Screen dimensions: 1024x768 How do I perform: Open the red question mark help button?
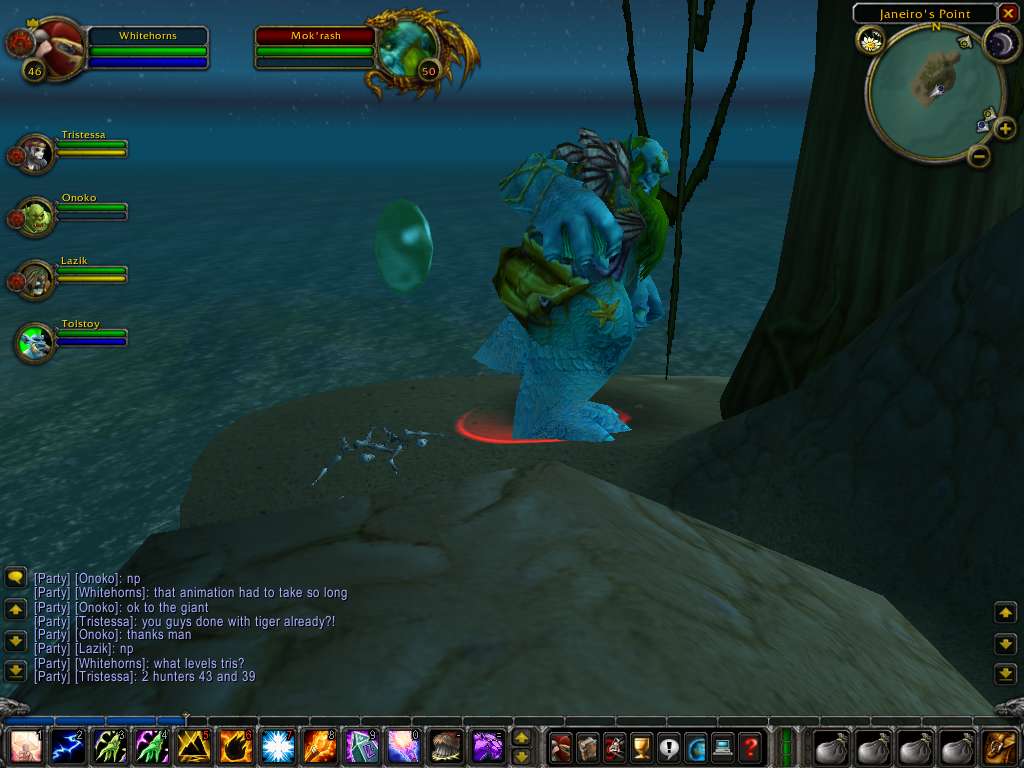click(x=750, y=747)
